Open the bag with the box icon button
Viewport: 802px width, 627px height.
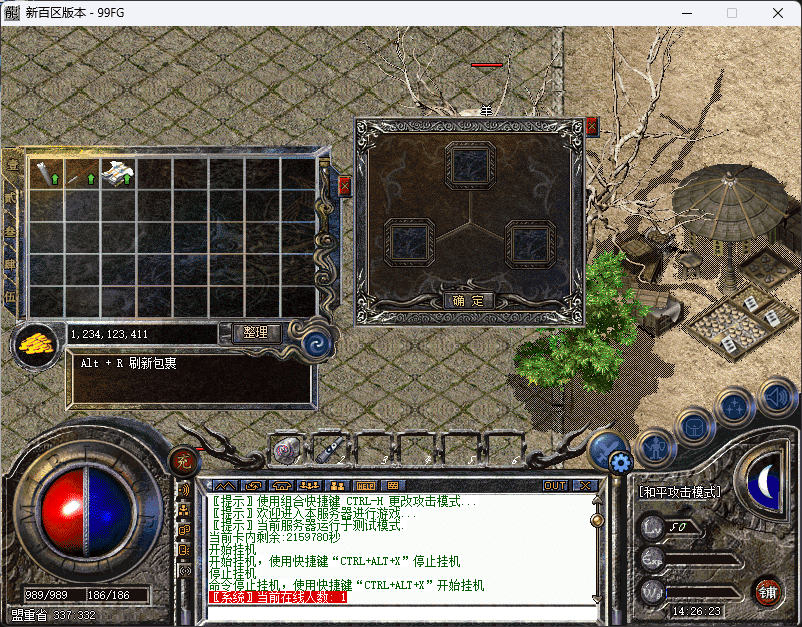pyautogui.click(x=696, y=425)
